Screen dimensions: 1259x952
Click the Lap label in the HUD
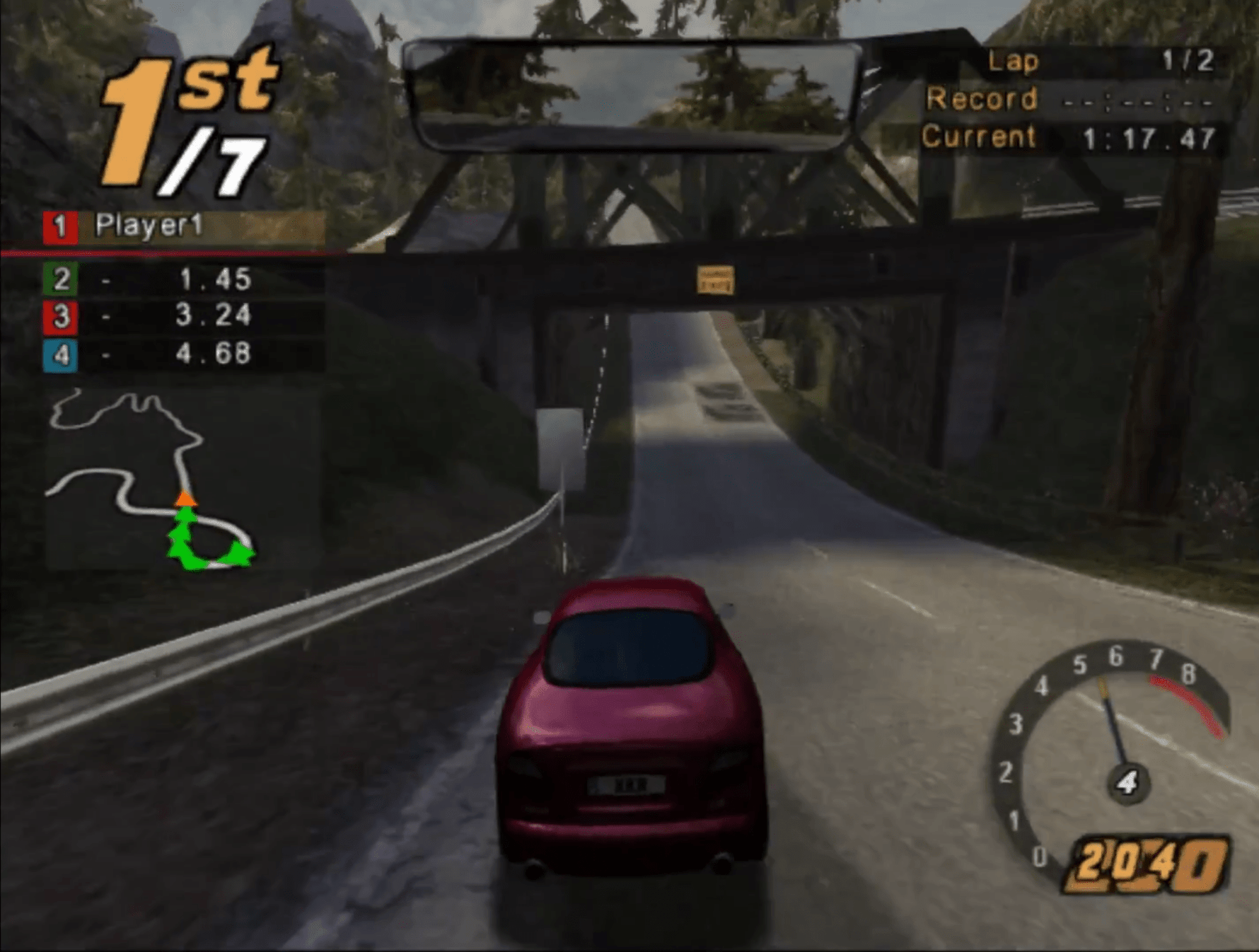[1014, 60]
